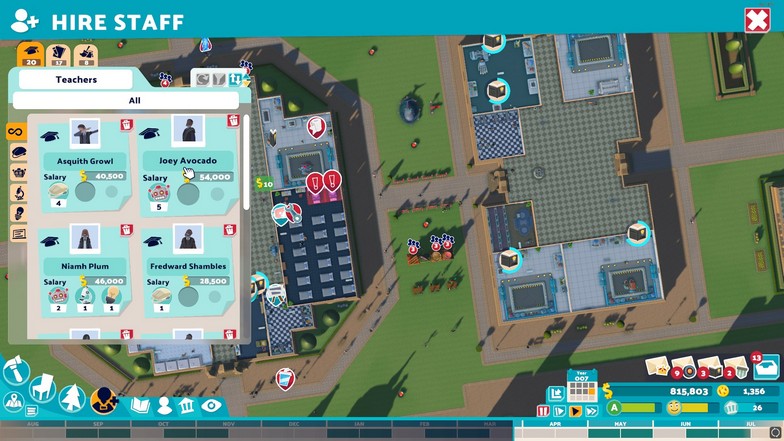Open the All qualifications filter bar
The image size is (784, 441).
(x=134, y=100)
